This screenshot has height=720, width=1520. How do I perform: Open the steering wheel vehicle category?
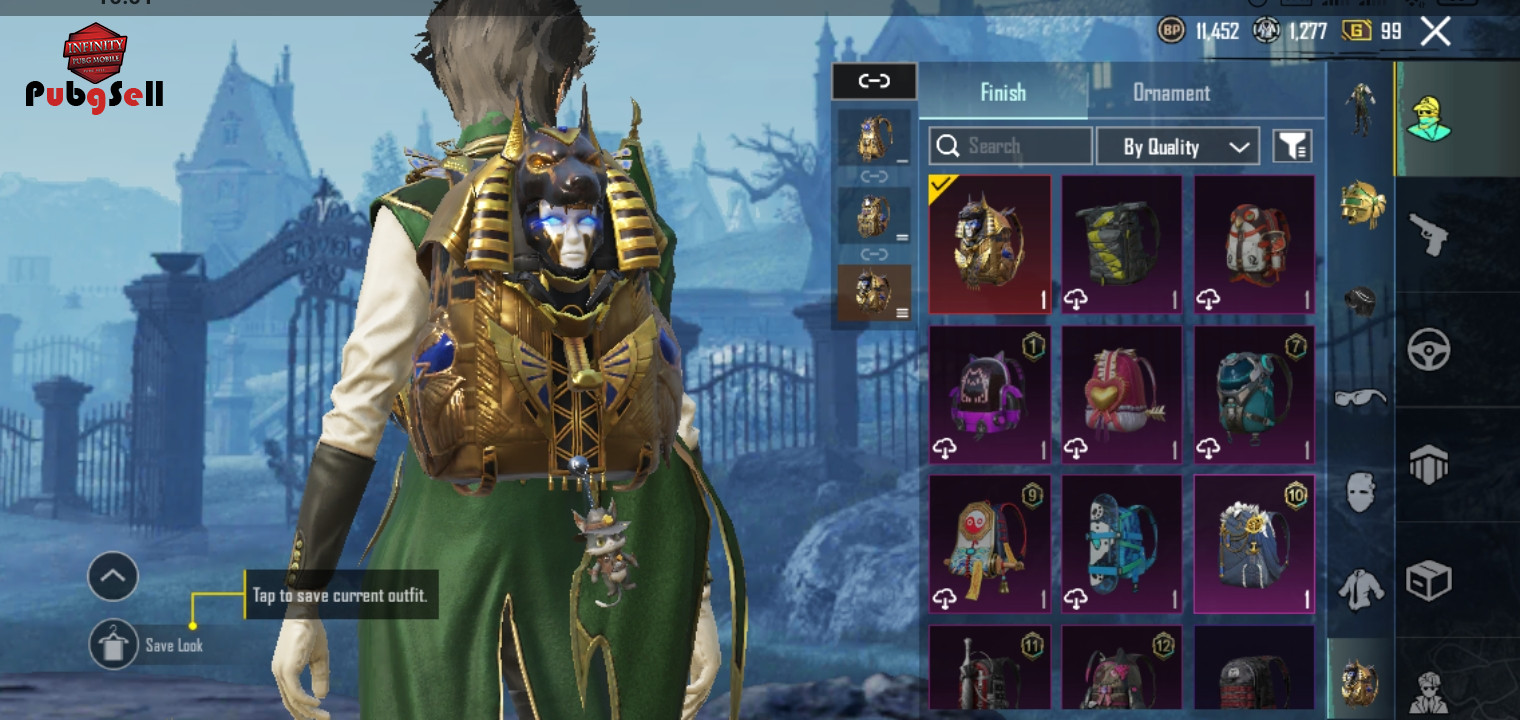click(x=1428, y=350)
